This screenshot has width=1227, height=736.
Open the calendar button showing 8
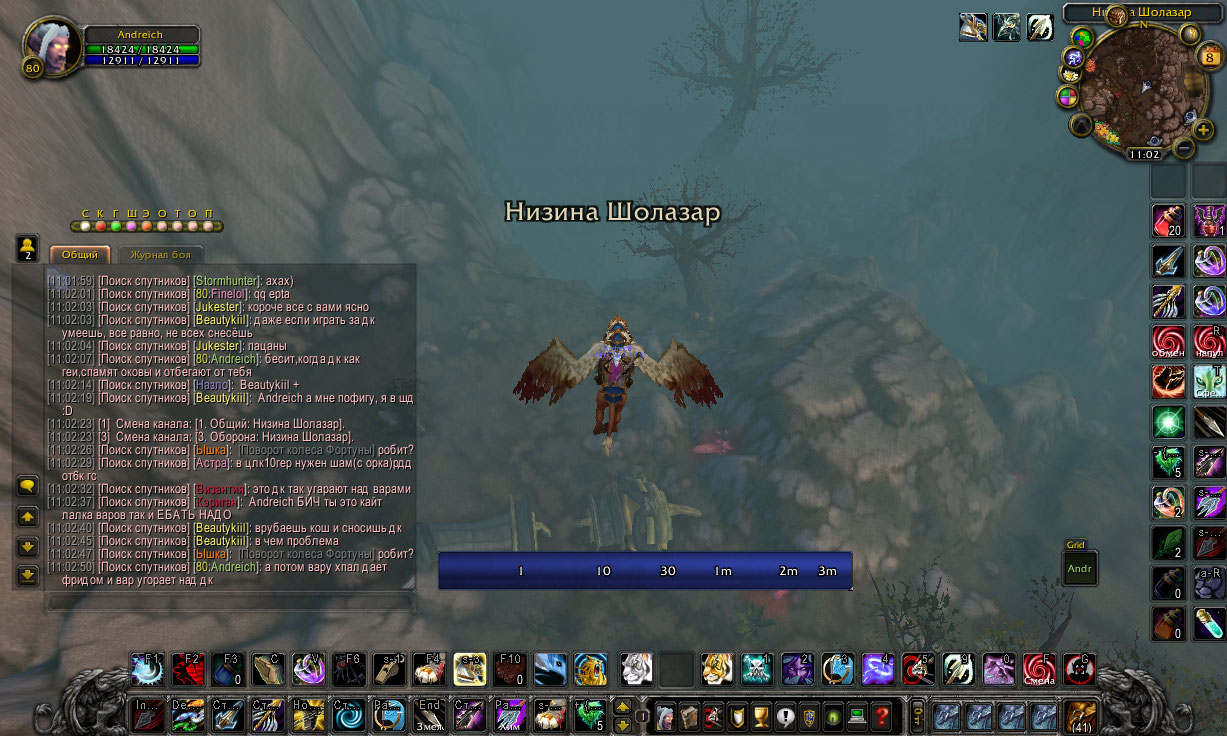point(1208,57)
